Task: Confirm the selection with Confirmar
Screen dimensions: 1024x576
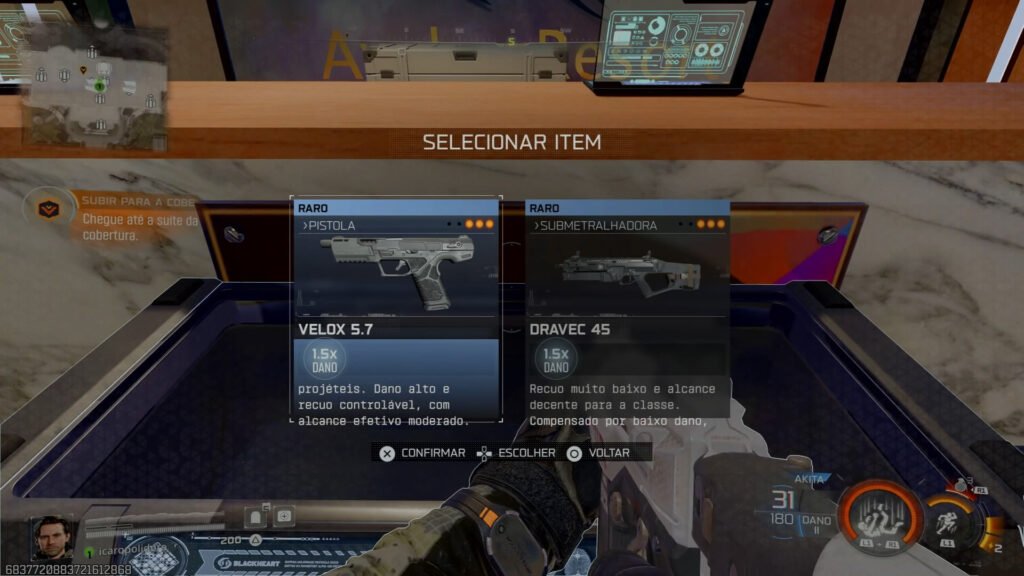Action: click(x=423, y=453)
